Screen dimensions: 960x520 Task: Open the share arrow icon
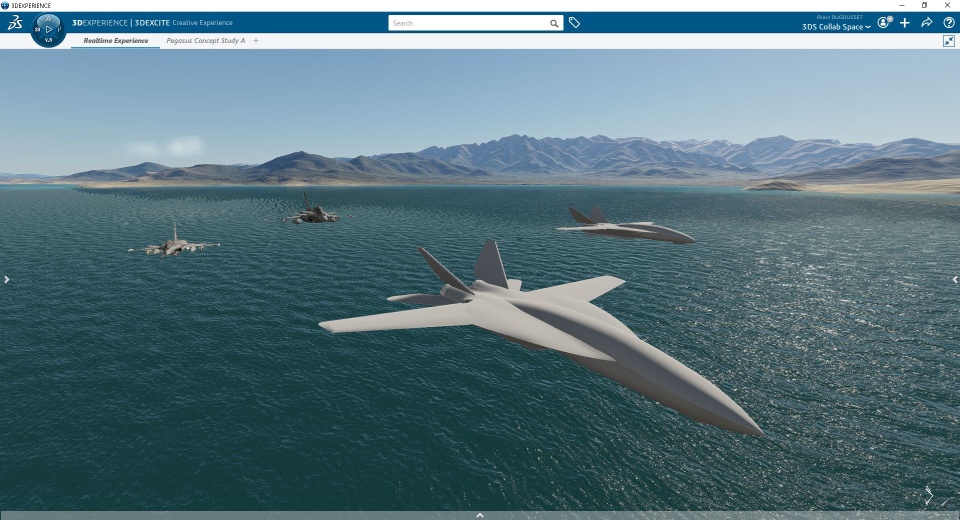pyautogui.click(x=927, y=23)
